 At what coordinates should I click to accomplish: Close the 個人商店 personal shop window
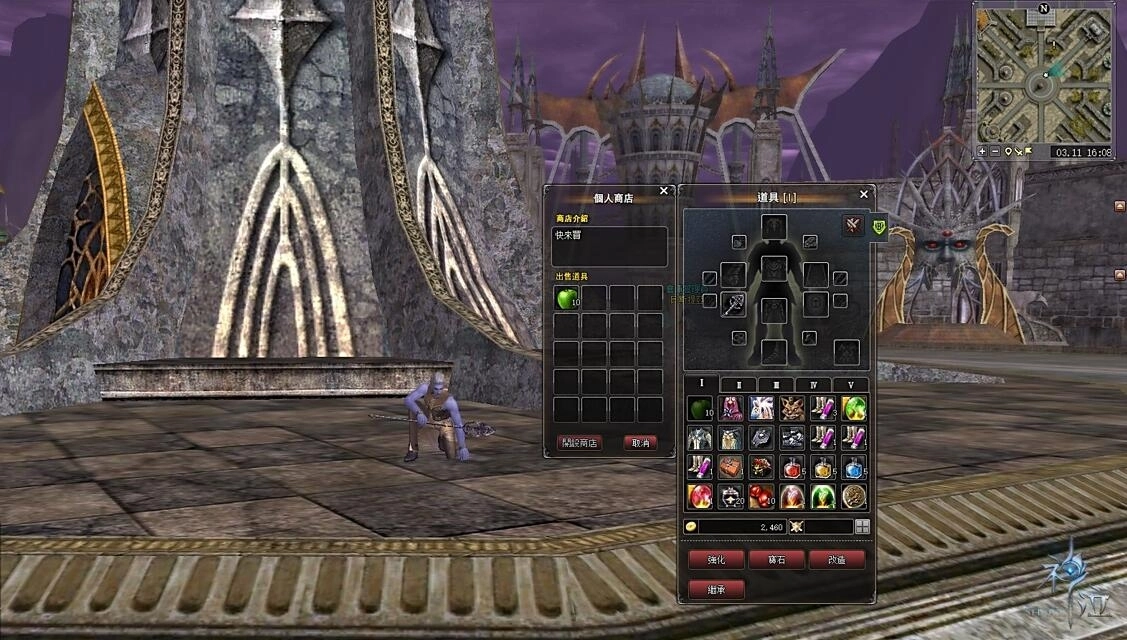664,191
